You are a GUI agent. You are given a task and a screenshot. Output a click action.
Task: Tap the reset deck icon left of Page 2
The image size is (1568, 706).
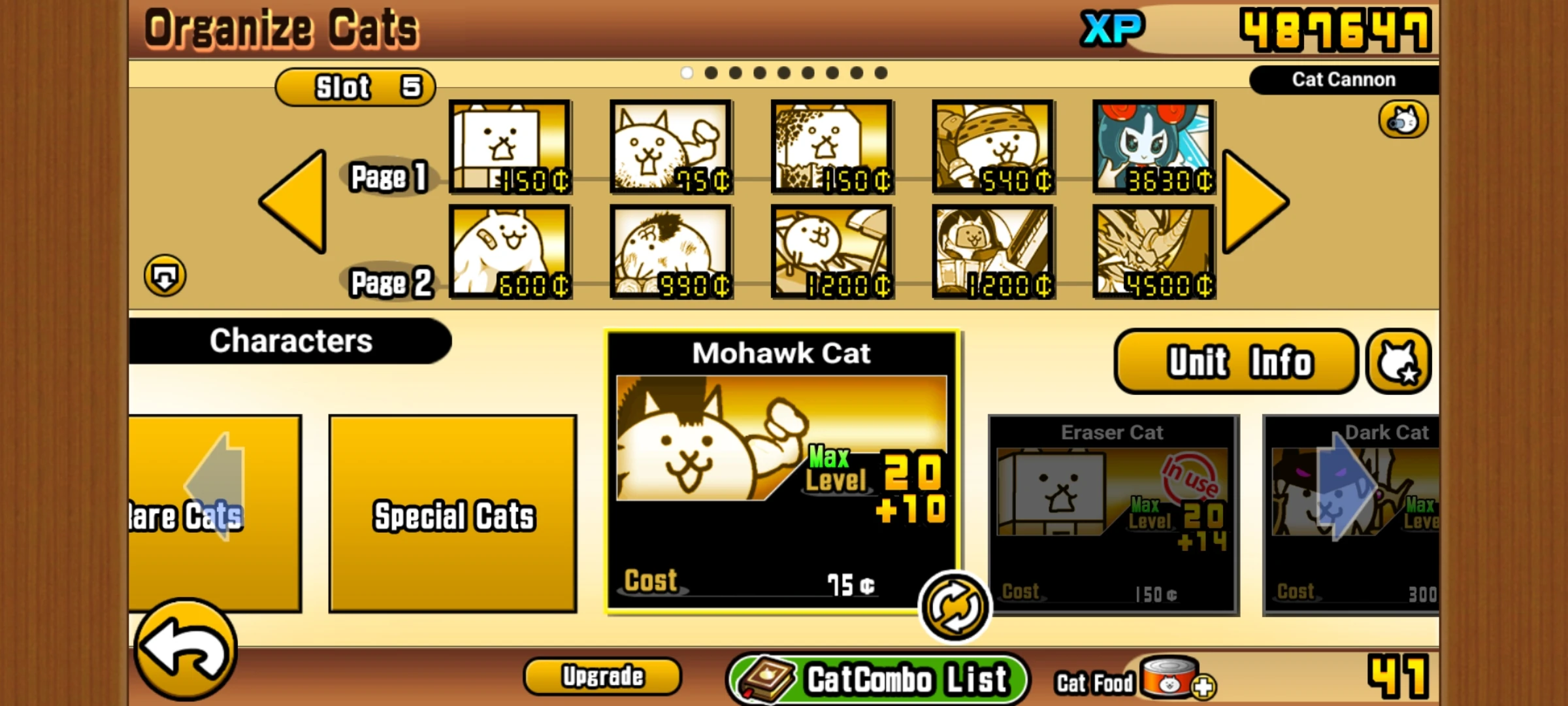(x=165, y=276)
